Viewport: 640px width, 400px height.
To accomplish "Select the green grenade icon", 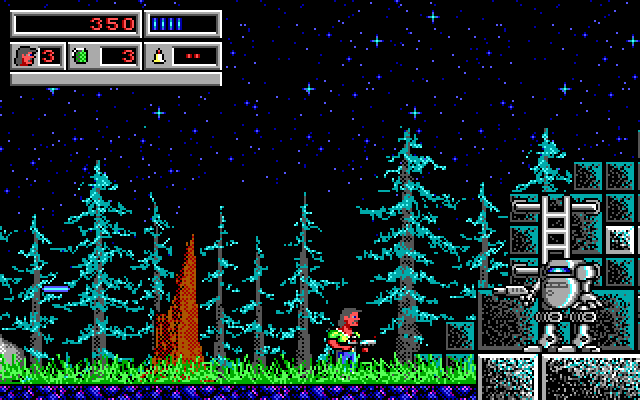I will [82, 56].
